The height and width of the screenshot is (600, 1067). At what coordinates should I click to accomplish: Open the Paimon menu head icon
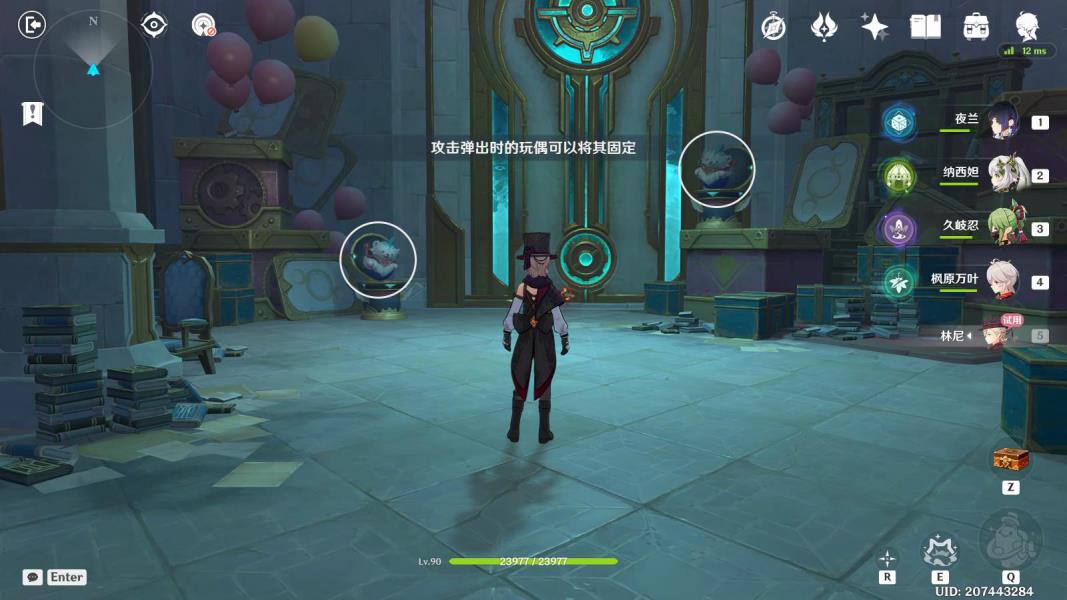coord(1027,25)
